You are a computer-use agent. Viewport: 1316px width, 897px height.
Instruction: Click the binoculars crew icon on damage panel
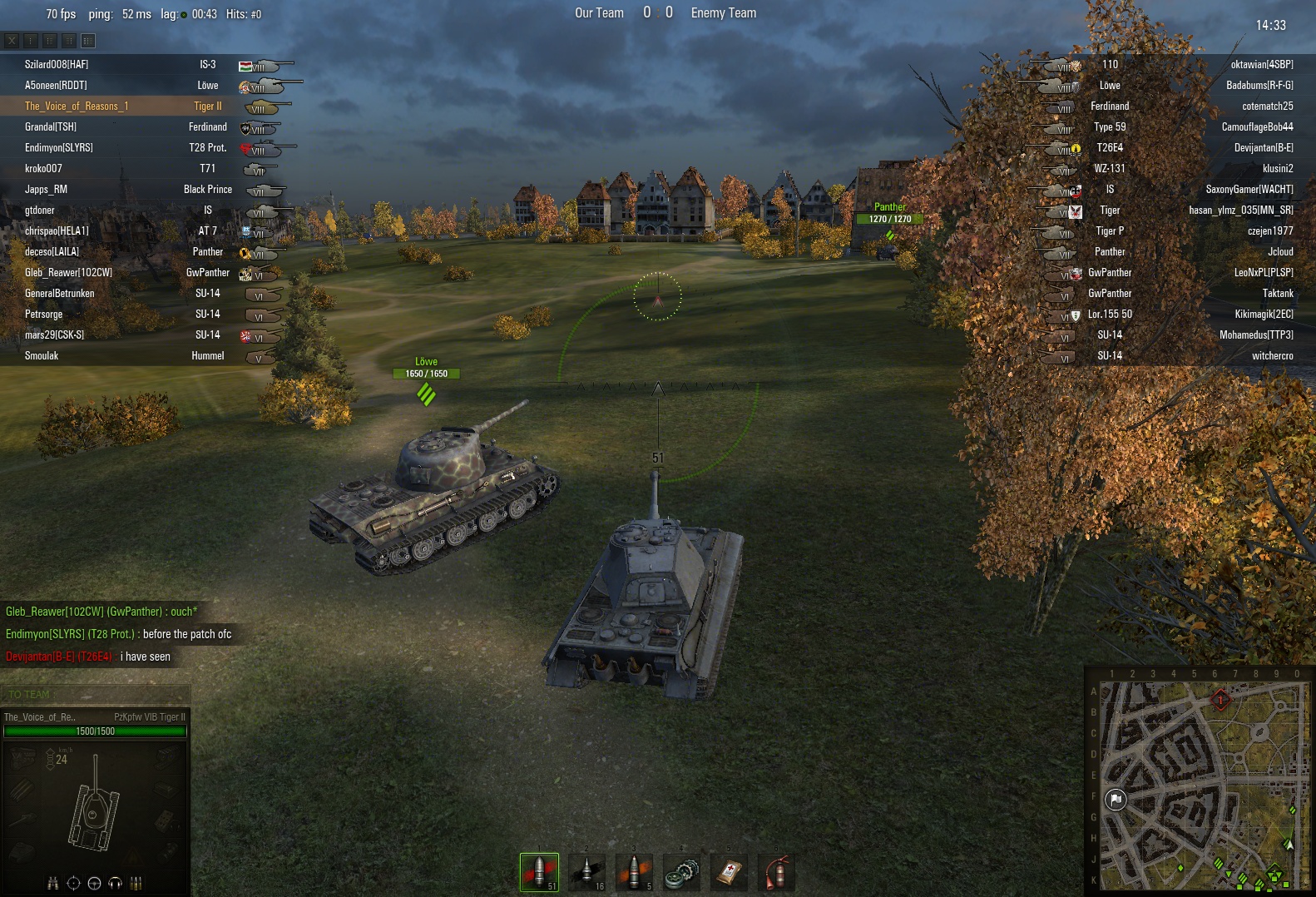[x=53, y=883]
